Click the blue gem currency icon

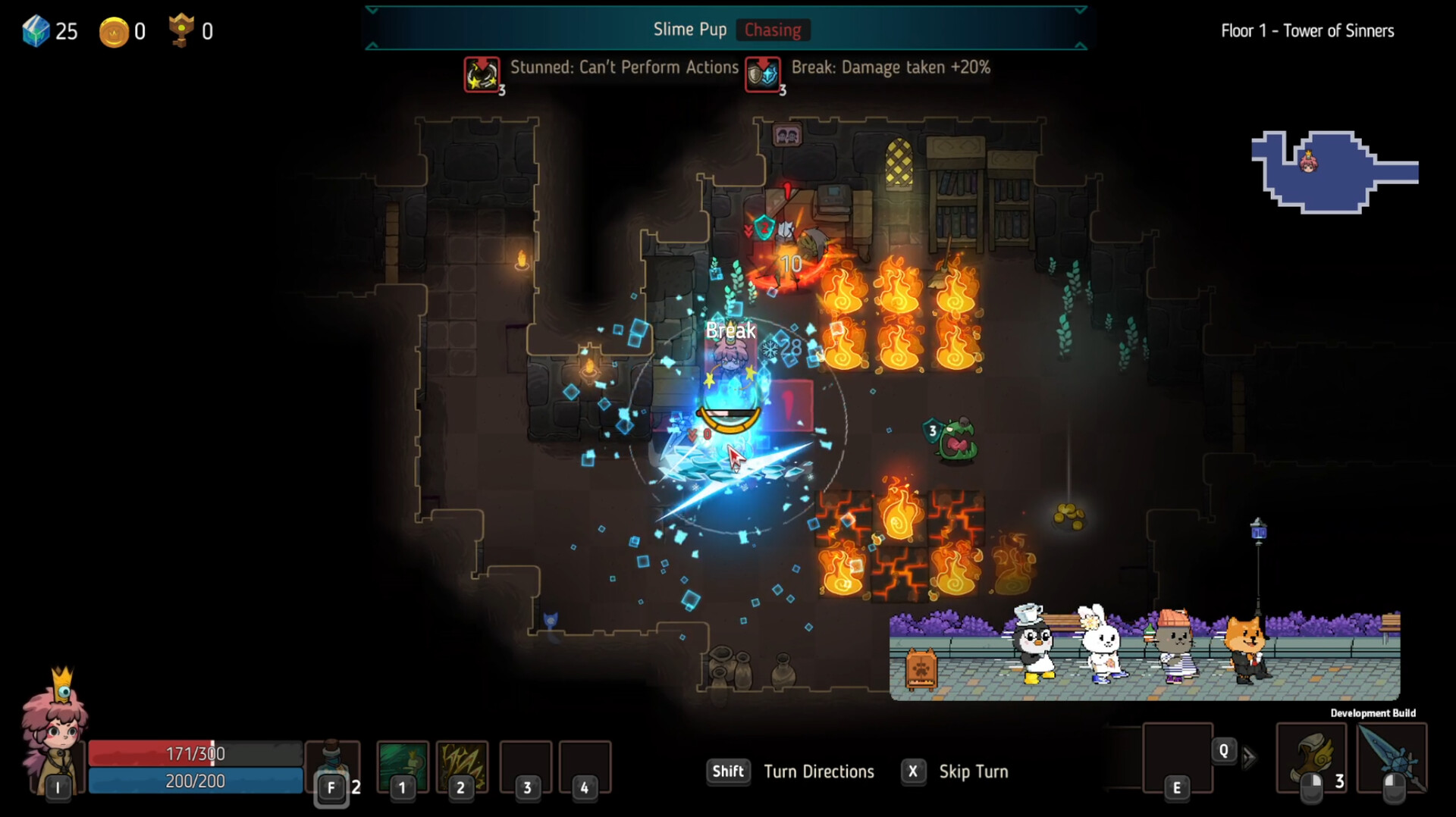point(36,31)
